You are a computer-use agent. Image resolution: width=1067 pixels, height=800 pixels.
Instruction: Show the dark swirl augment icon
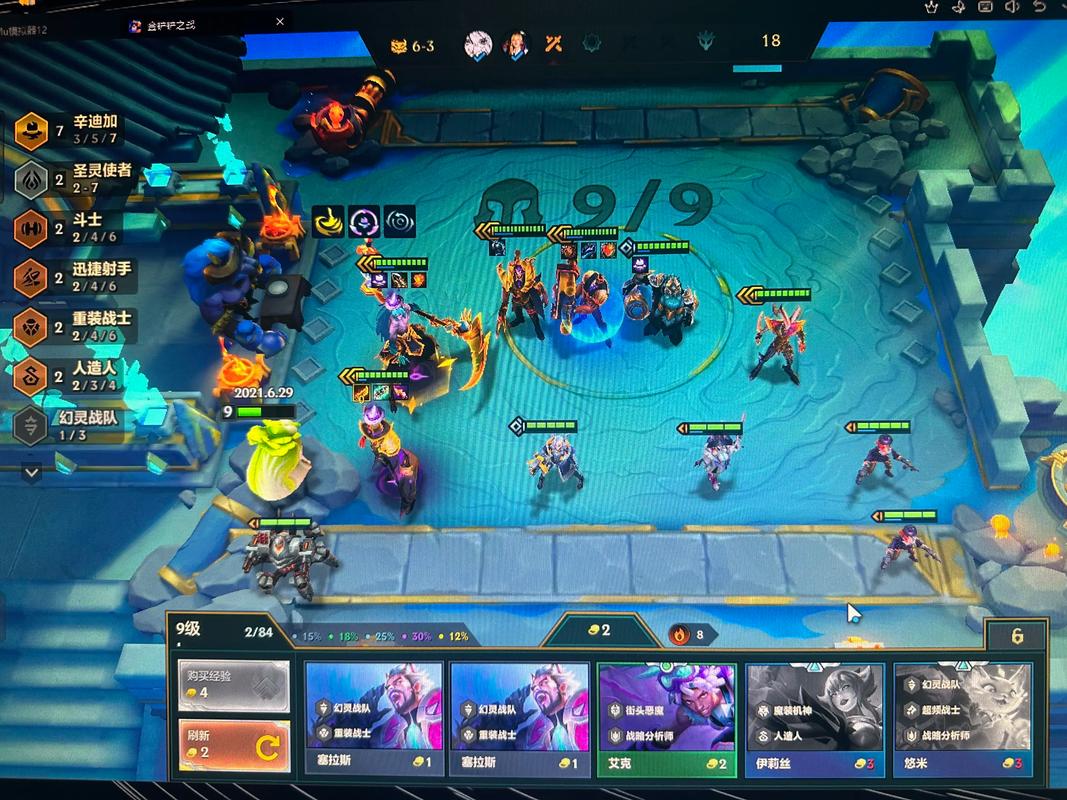pyautogui.click(x=400, y=221)
